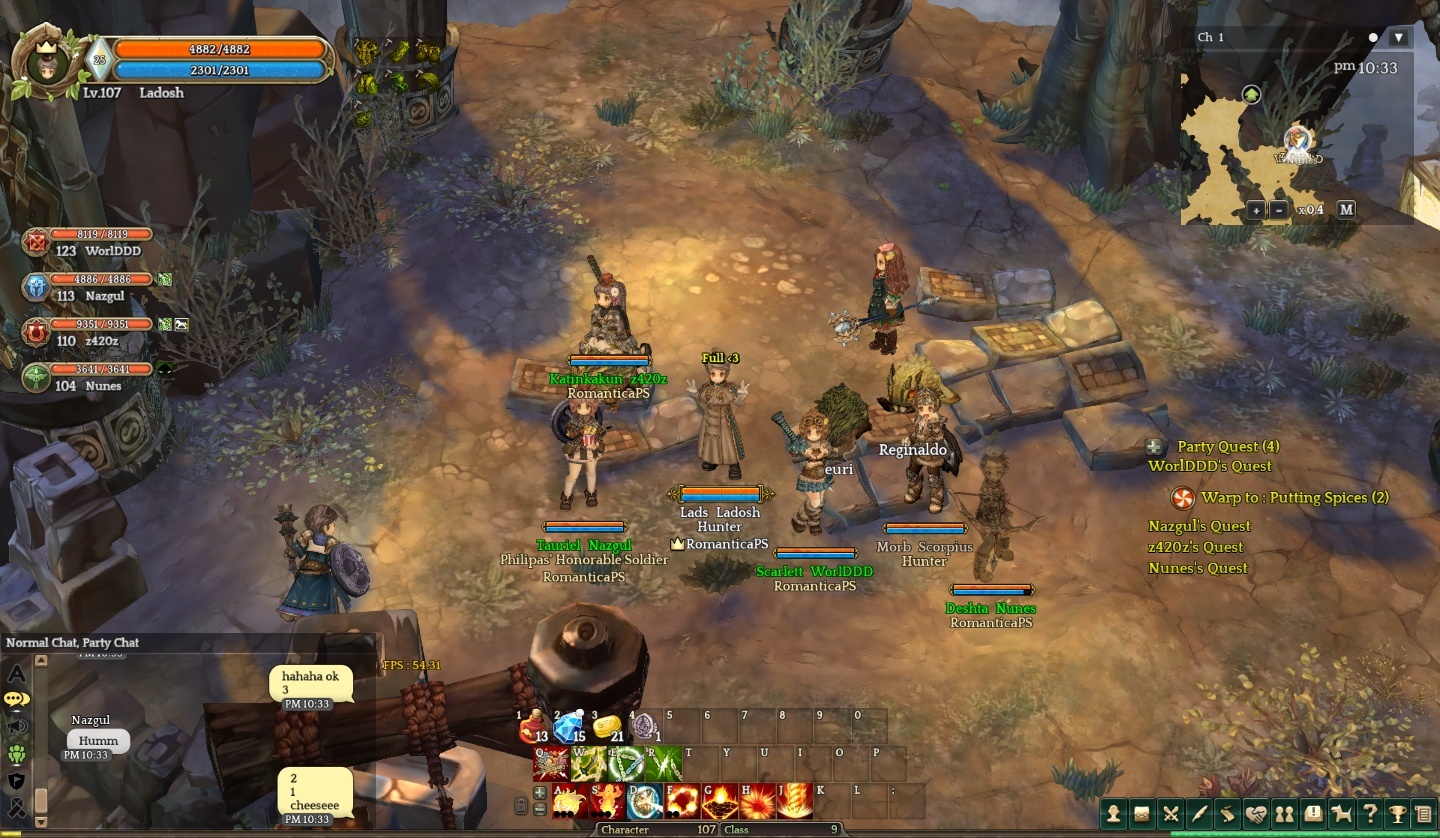Expand the Party Quest (4) tracker
Image resolution: width=1440 pixels, height=838 pixels.
[x=1155, y=447]
